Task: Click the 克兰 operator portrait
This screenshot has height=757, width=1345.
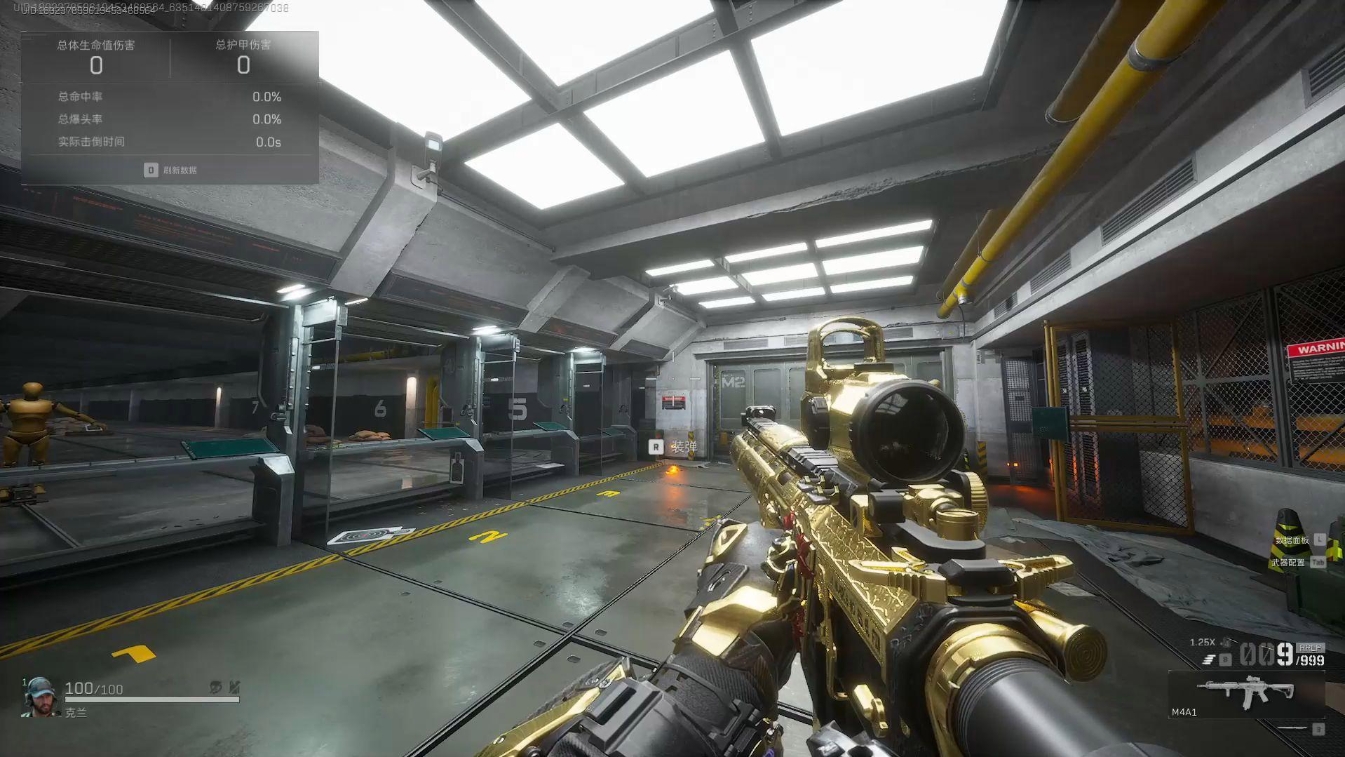Action: tap(40, 695)
